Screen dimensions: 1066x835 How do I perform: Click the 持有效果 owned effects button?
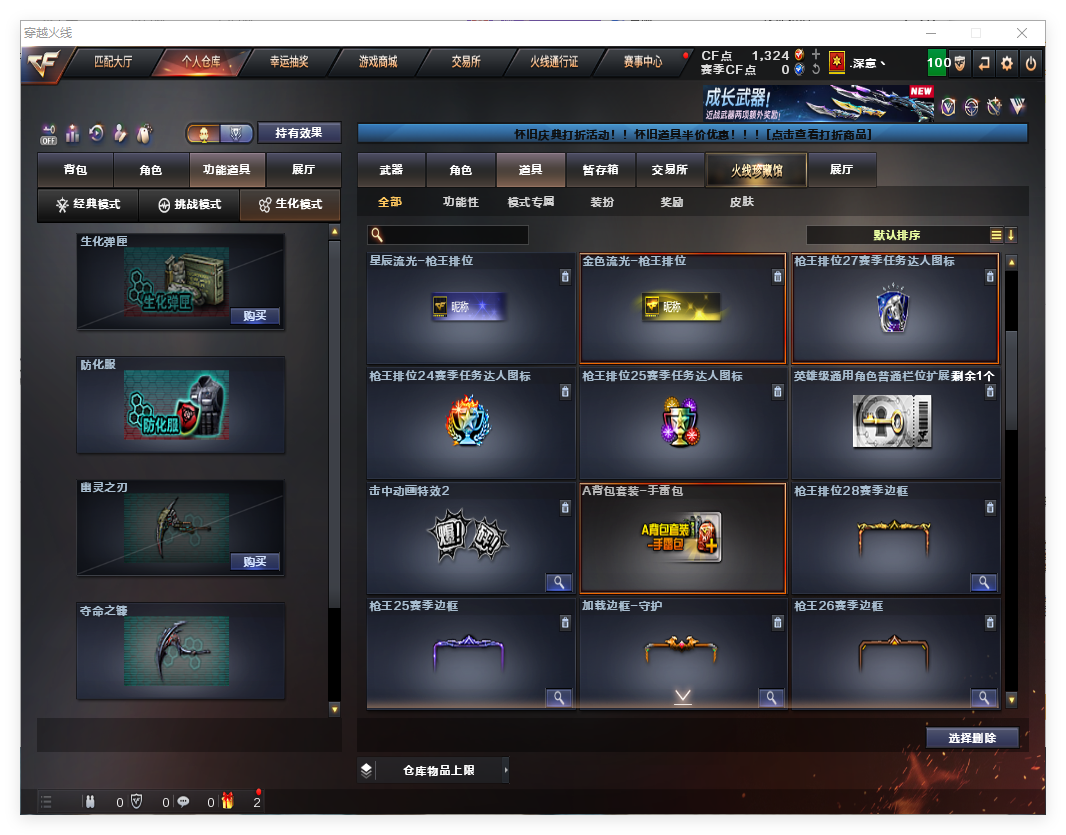click(x=299, y=133)
